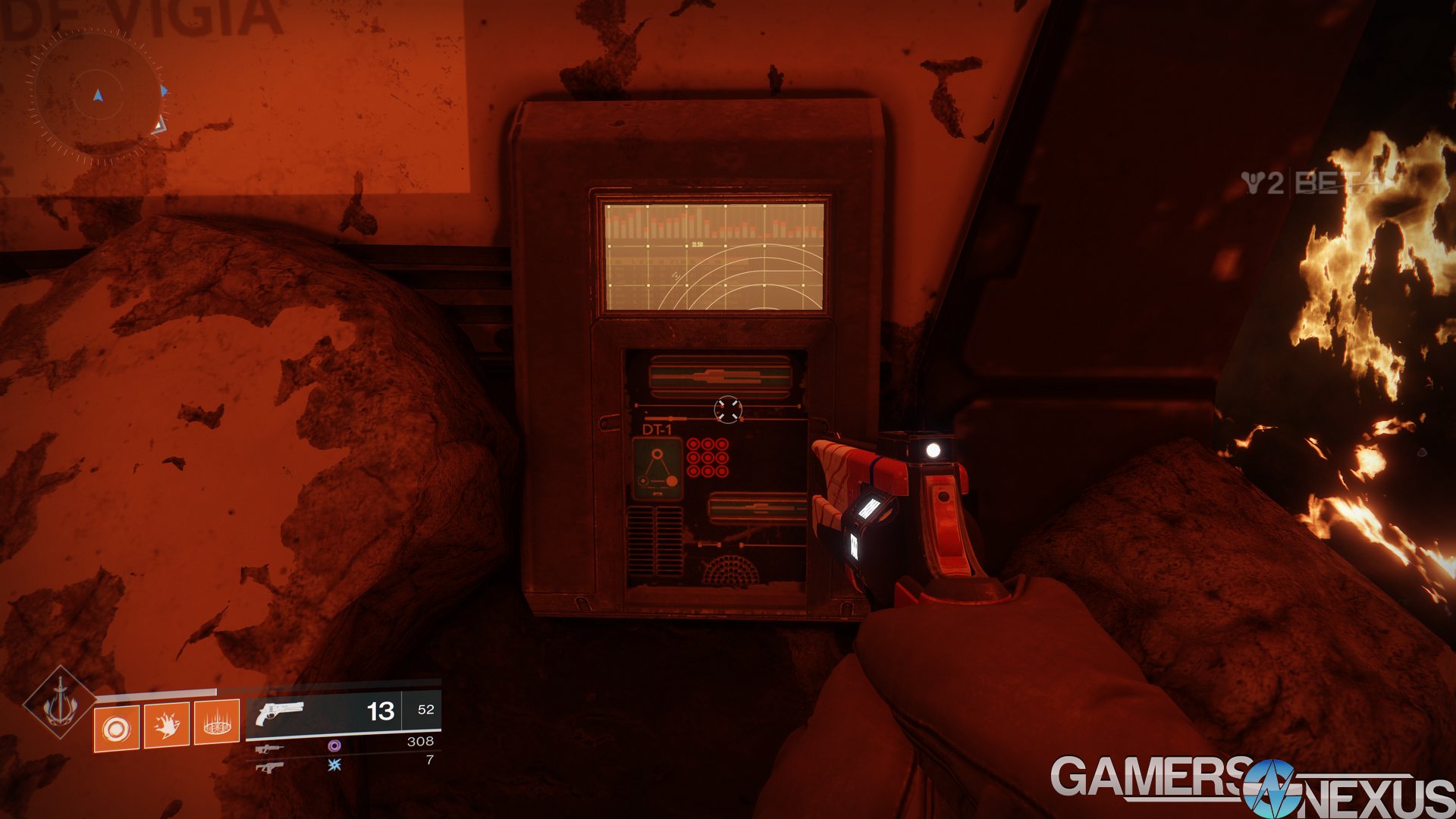Trigger the flaming hand melee ability
The height and width of the screenshot is (819, 1456).
tap(166, 725)
